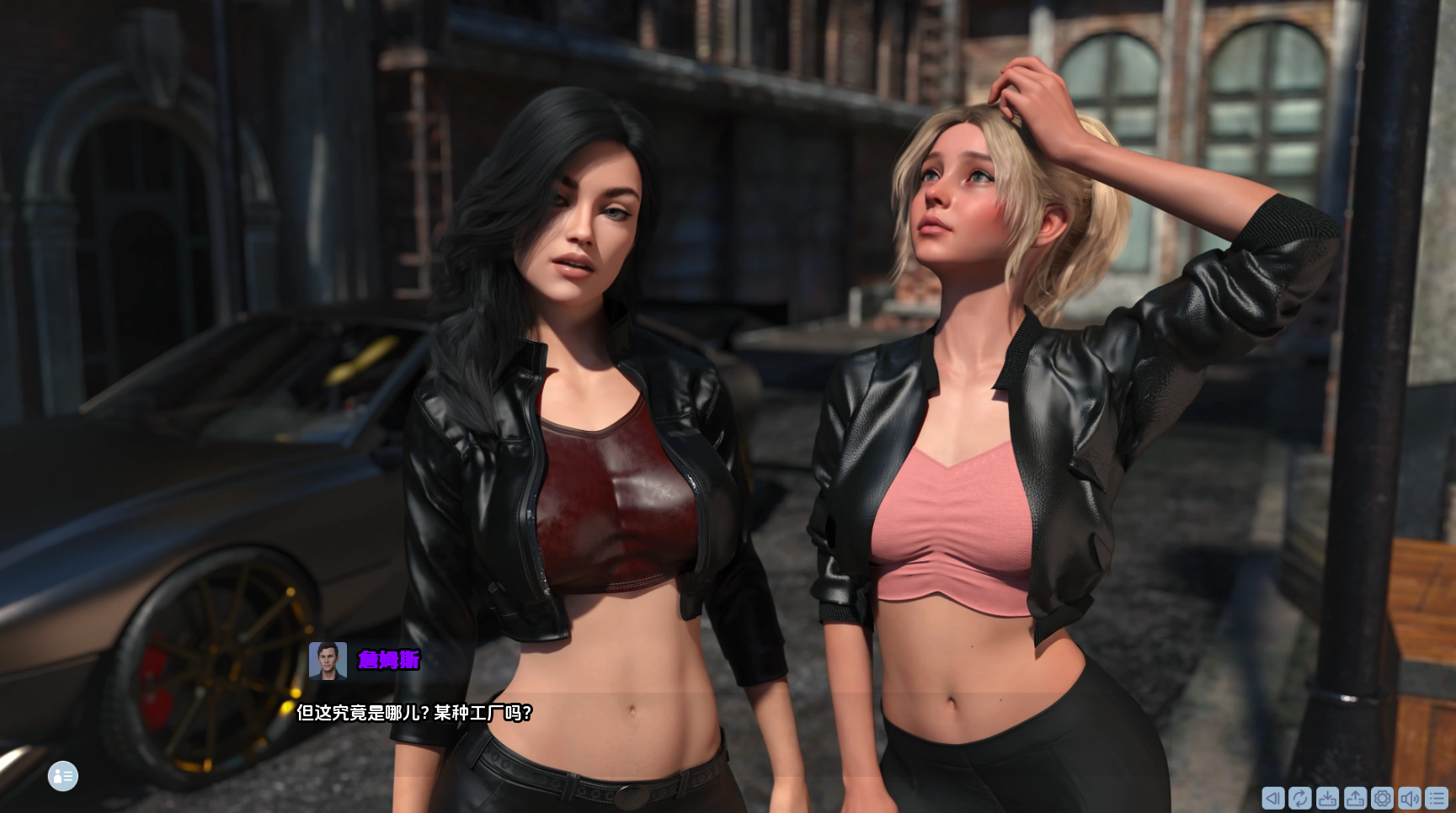
Task: Open the load game upload icon
Action: tap(1355, 798)
